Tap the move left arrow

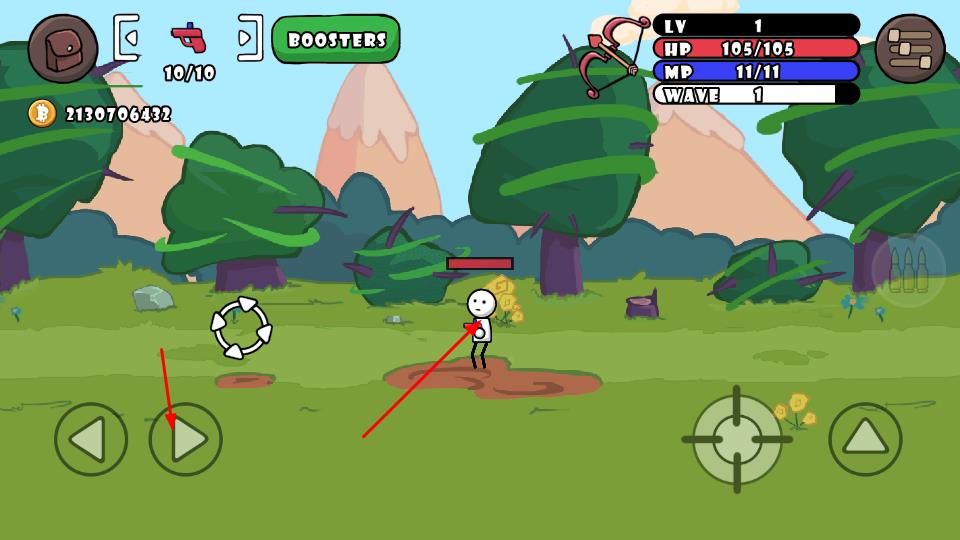tap(91, 439)
